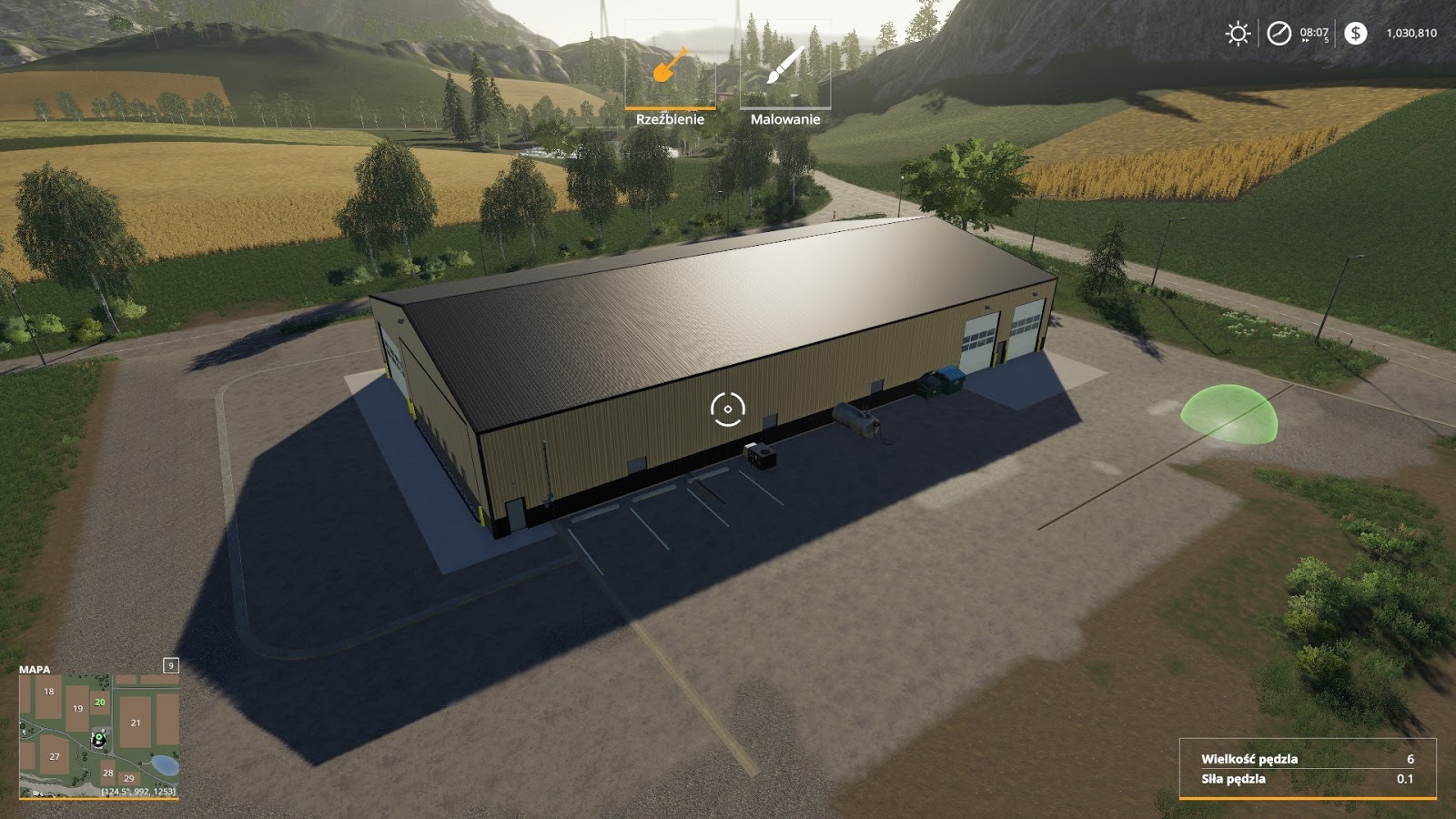Click the game clock icon
This screenshot has height=819, width=1456.
[1279, 35]
